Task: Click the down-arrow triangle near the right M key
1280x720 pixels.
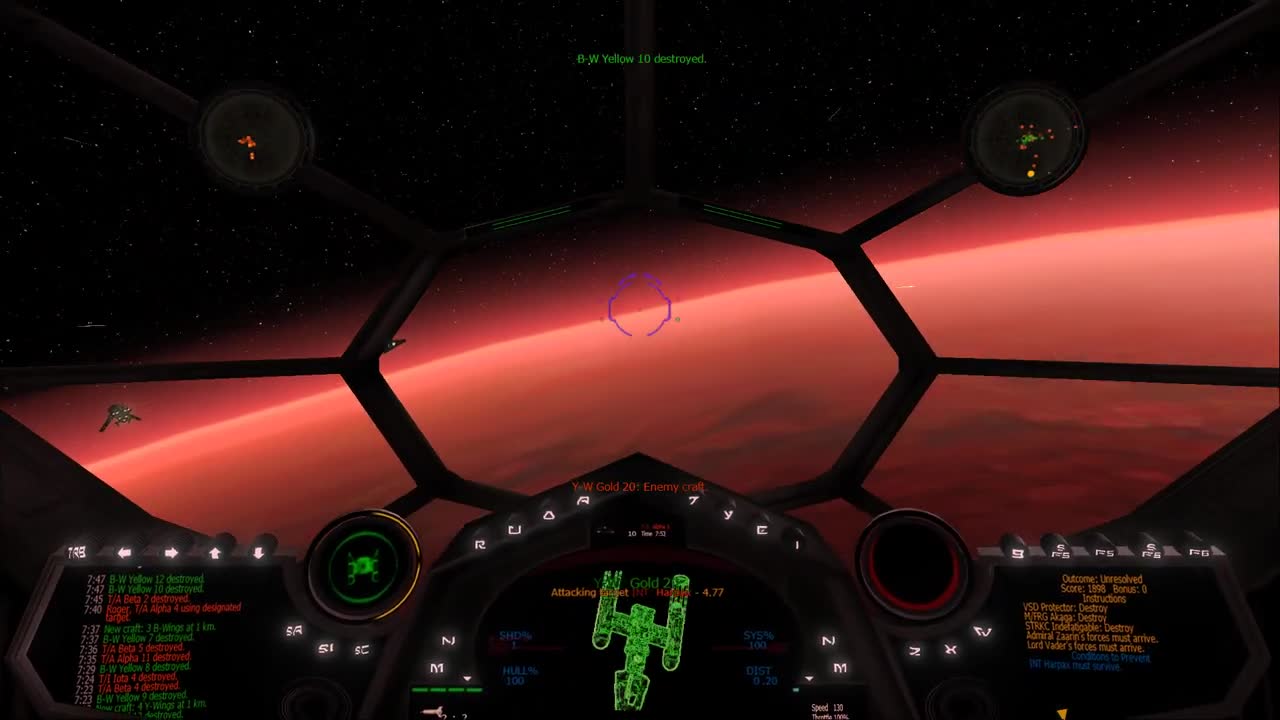Action: click(x=808, y=678)
